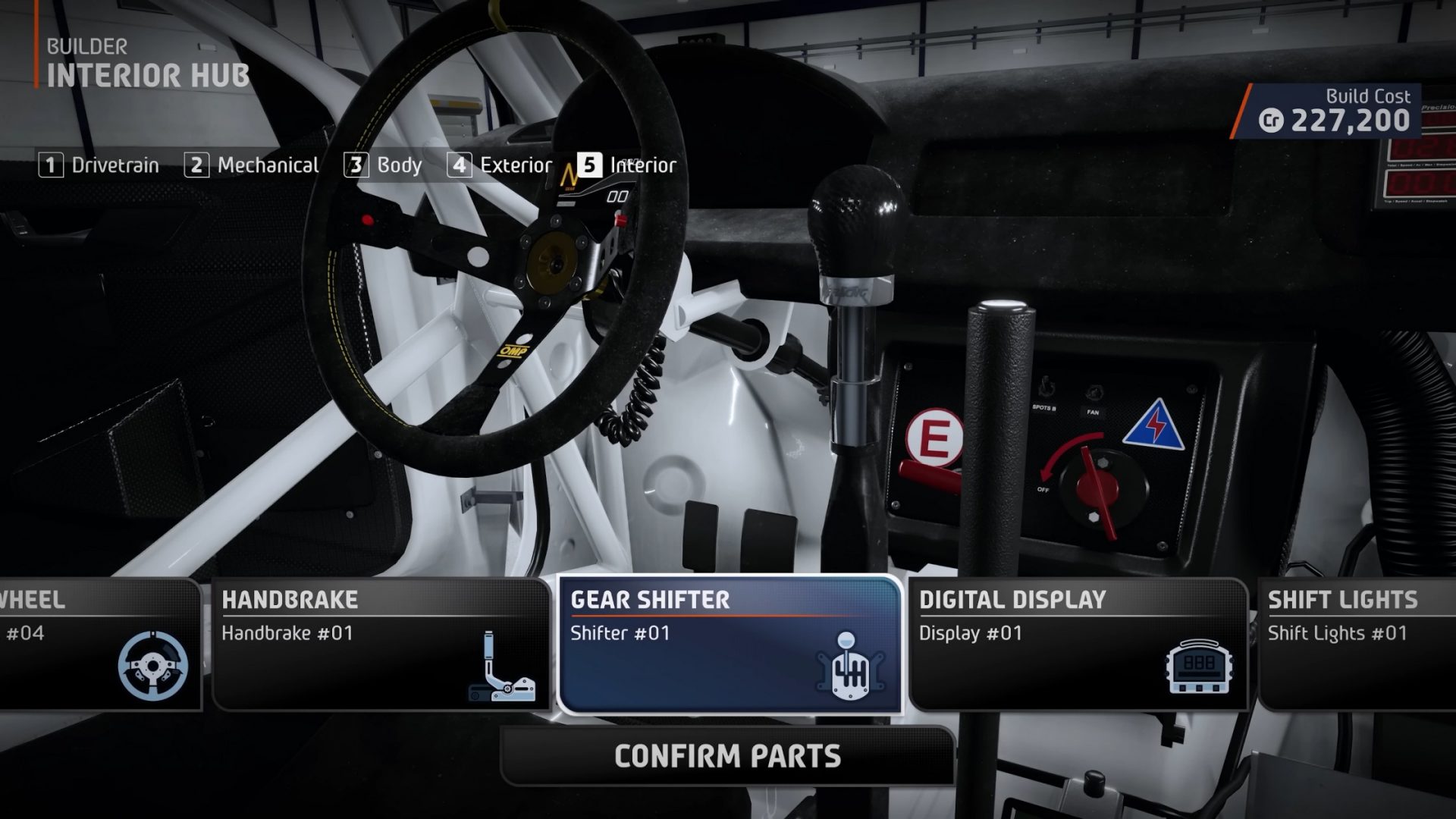Click the Body category label in the header
This screenshot has height=819, width=1456.
tap(400, 165)
